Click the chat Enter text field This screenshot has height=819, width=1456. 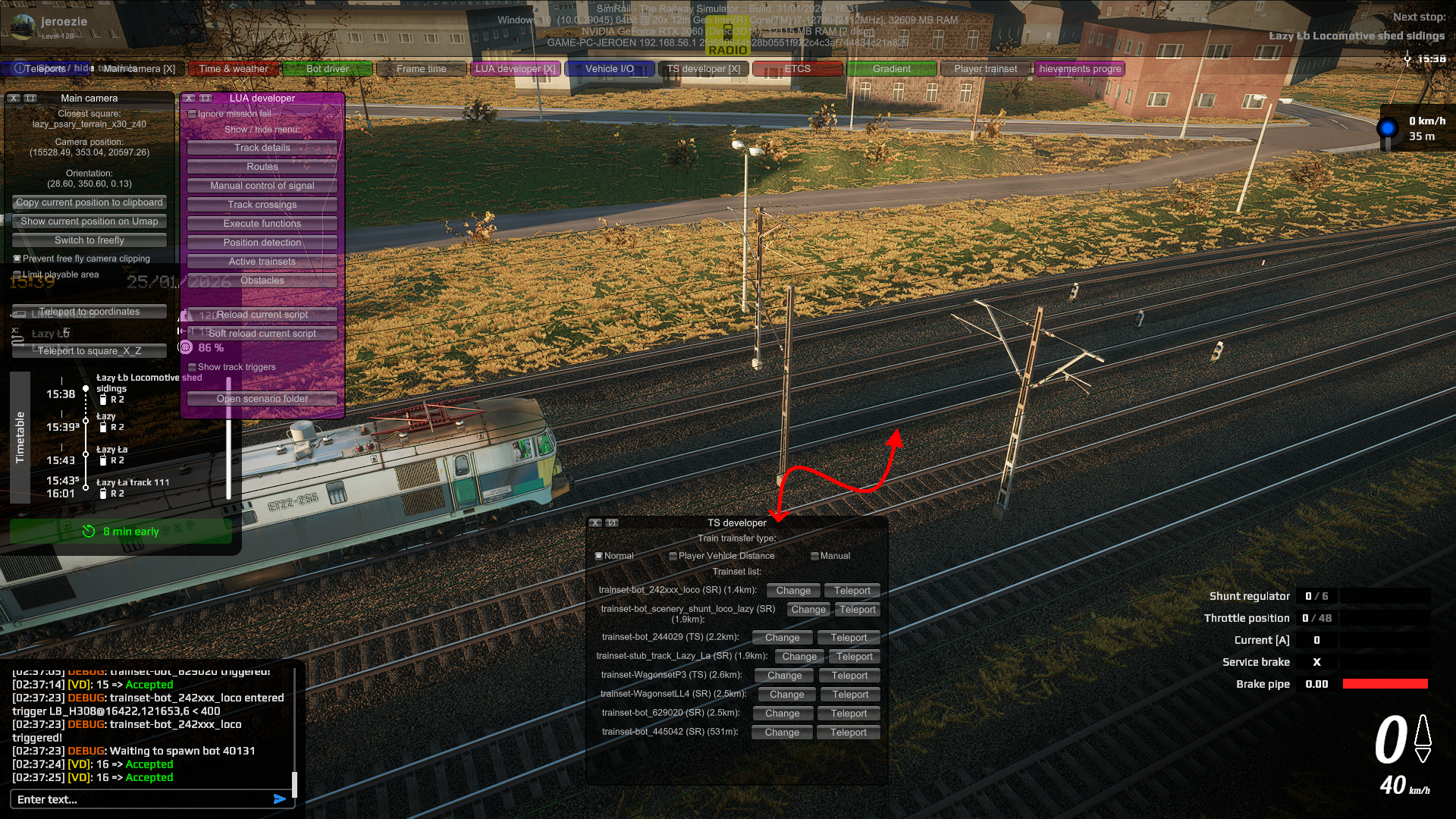tap(140, 799)
